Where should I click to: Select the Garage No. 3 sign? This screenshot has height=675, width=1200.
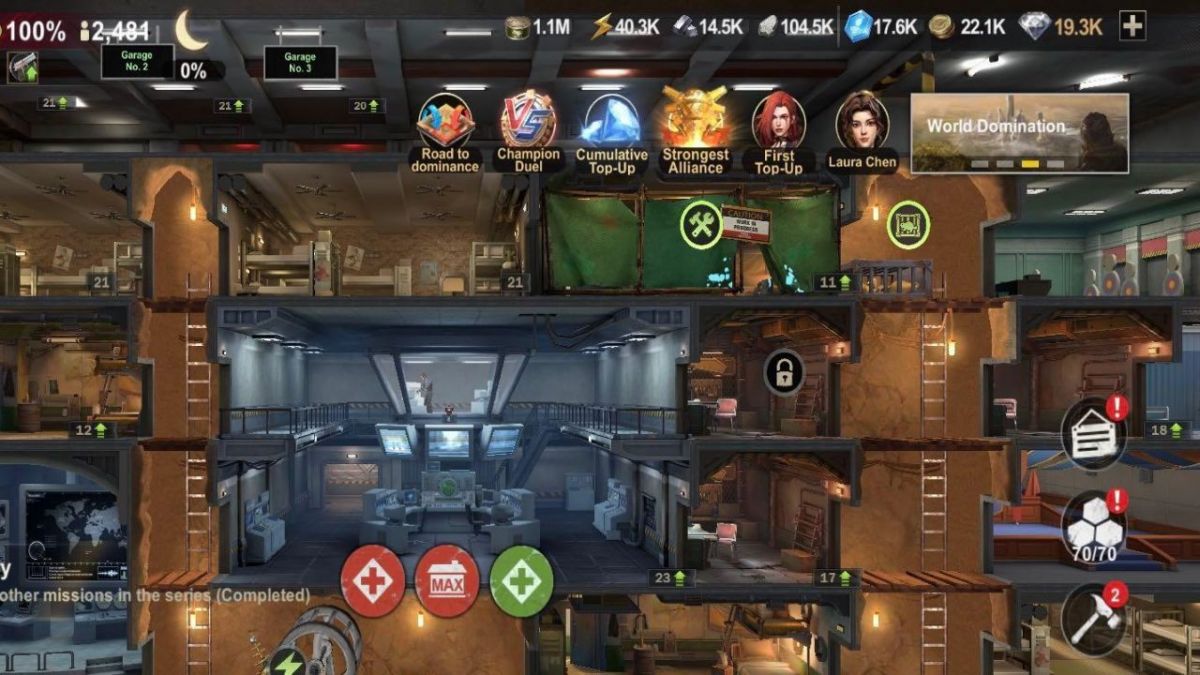pos(300,62)
